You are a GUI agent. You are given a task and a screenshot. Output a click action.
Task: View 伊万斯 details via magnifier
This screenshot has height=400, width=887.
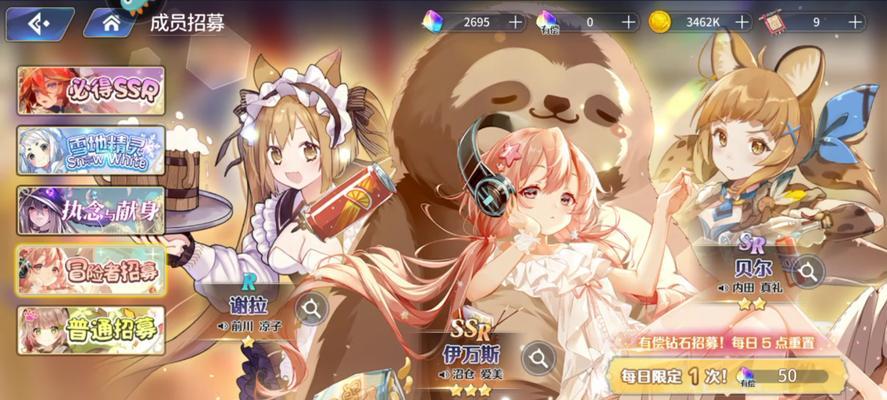538,357
